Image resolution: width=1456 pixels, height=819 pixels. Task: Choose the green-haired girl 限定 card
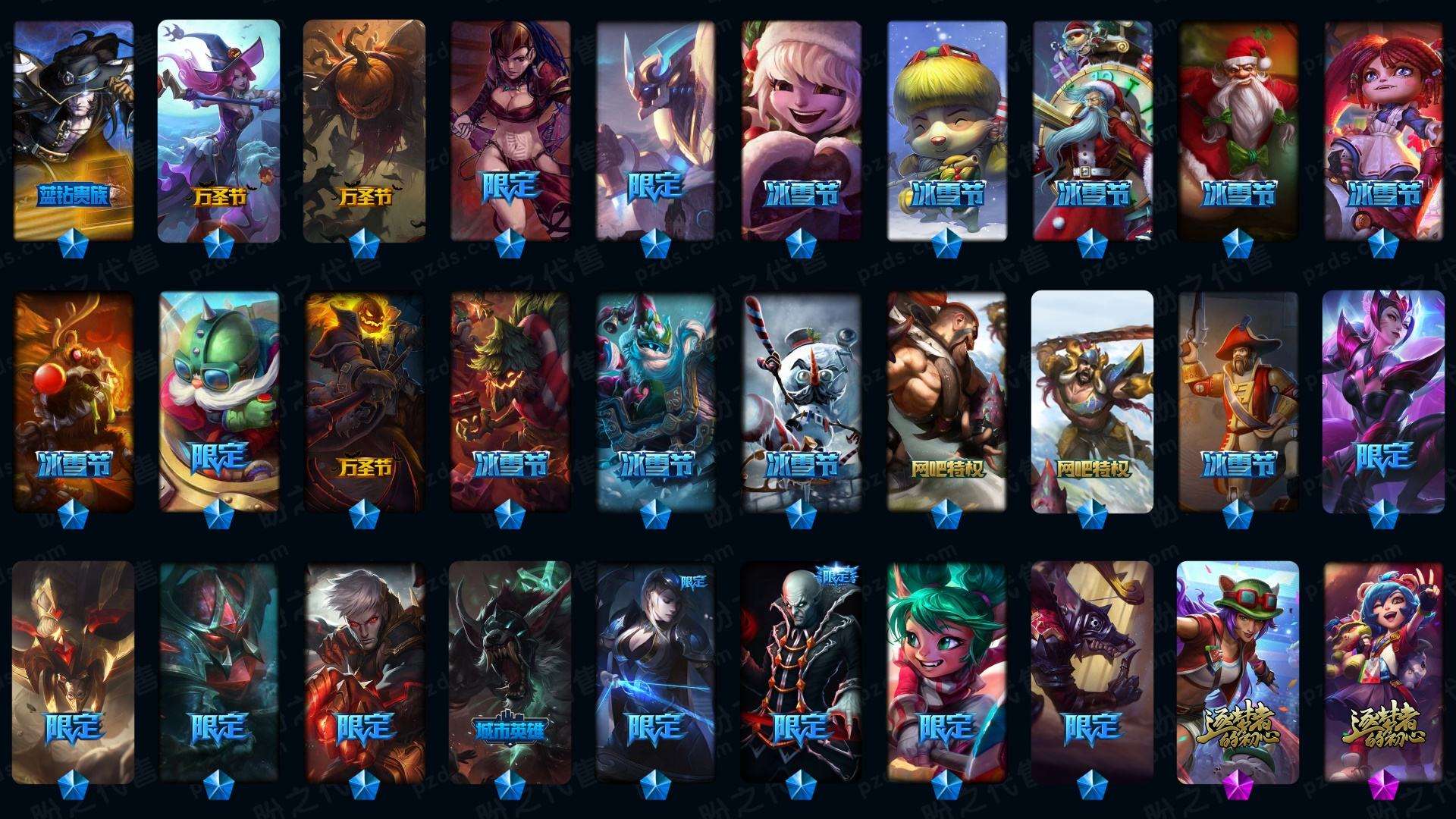[x=947, y=671]
